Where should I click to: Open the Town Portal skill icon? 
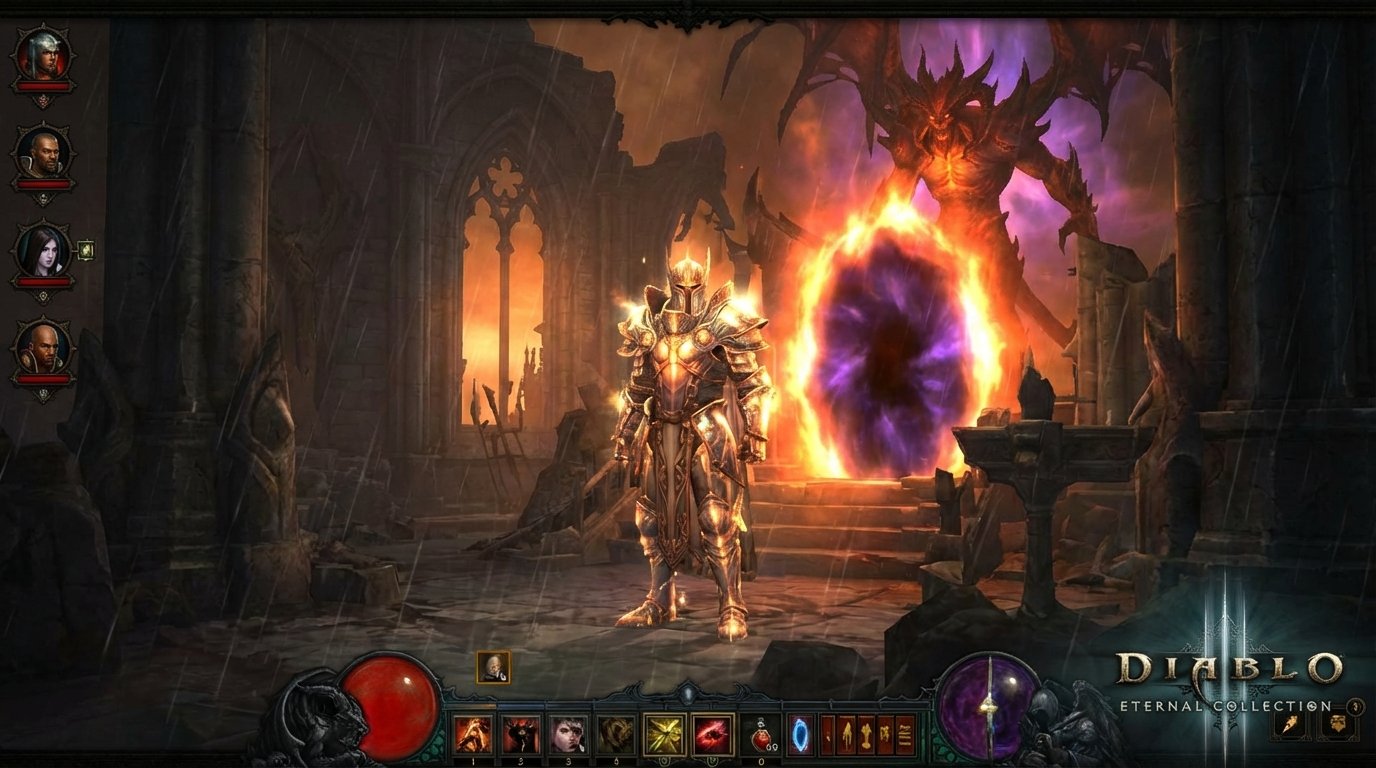(x=800, y=732)
